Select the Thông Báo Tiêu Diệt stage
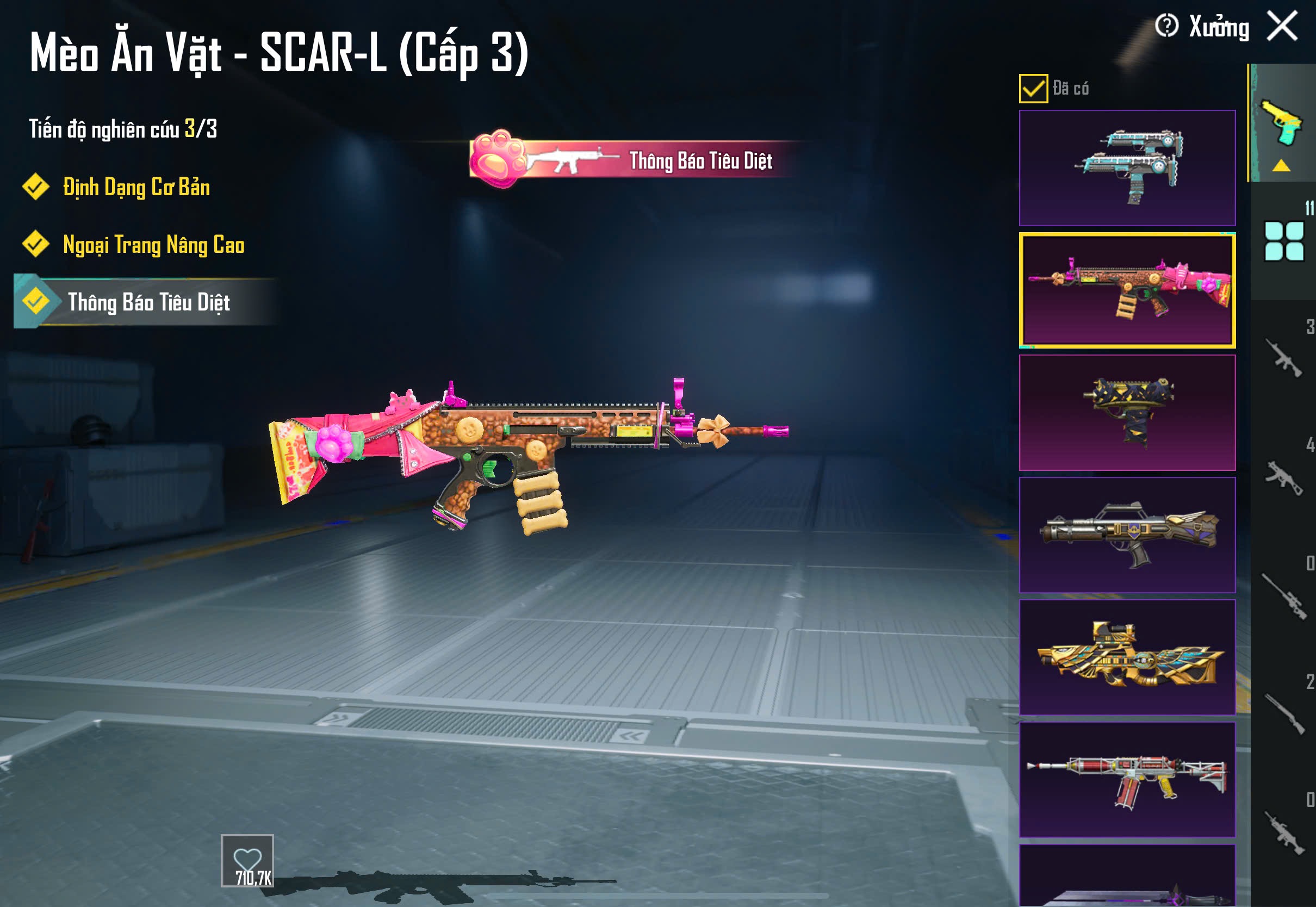Screen dimensions: 1316x907 pos(148,302)
